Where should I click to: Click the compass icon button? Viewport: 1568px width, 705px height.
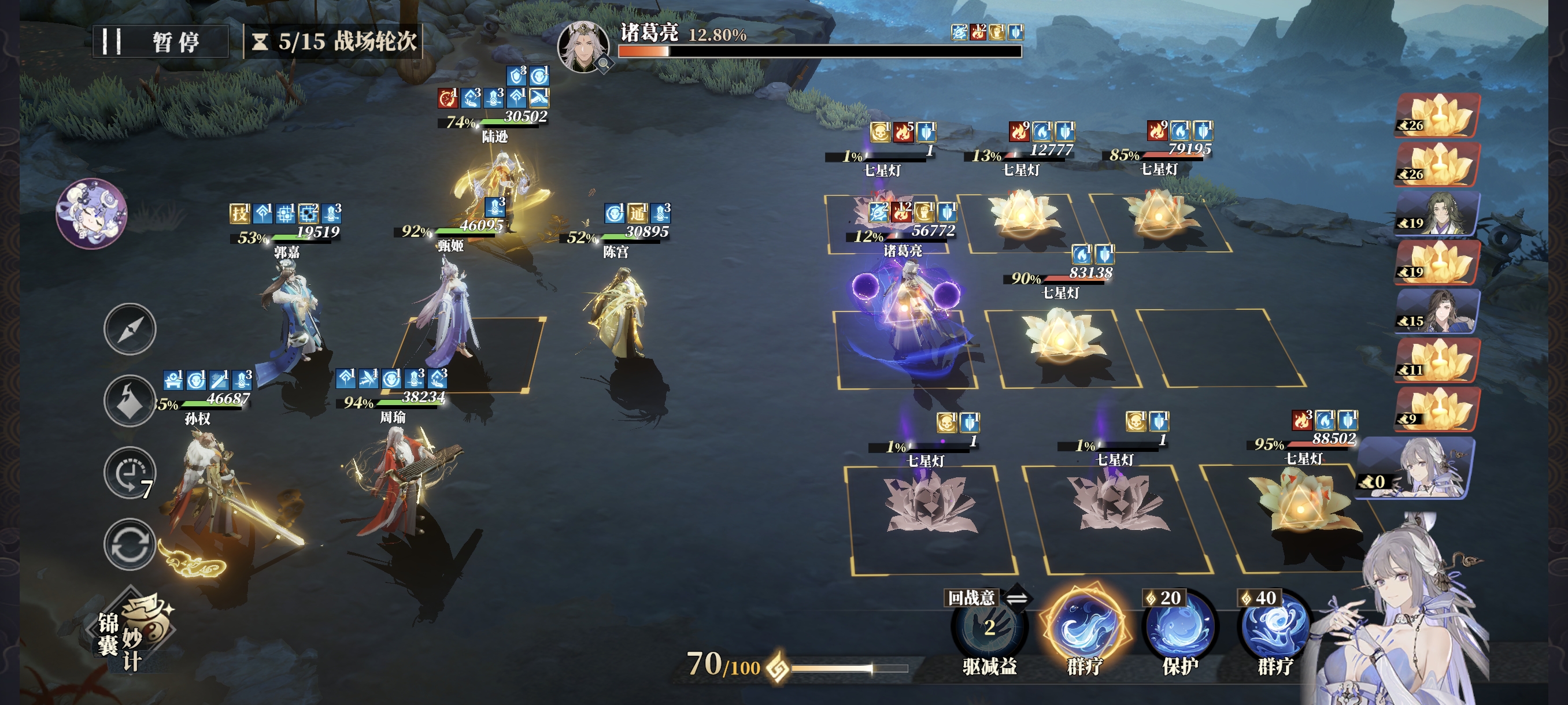[130, 329]
